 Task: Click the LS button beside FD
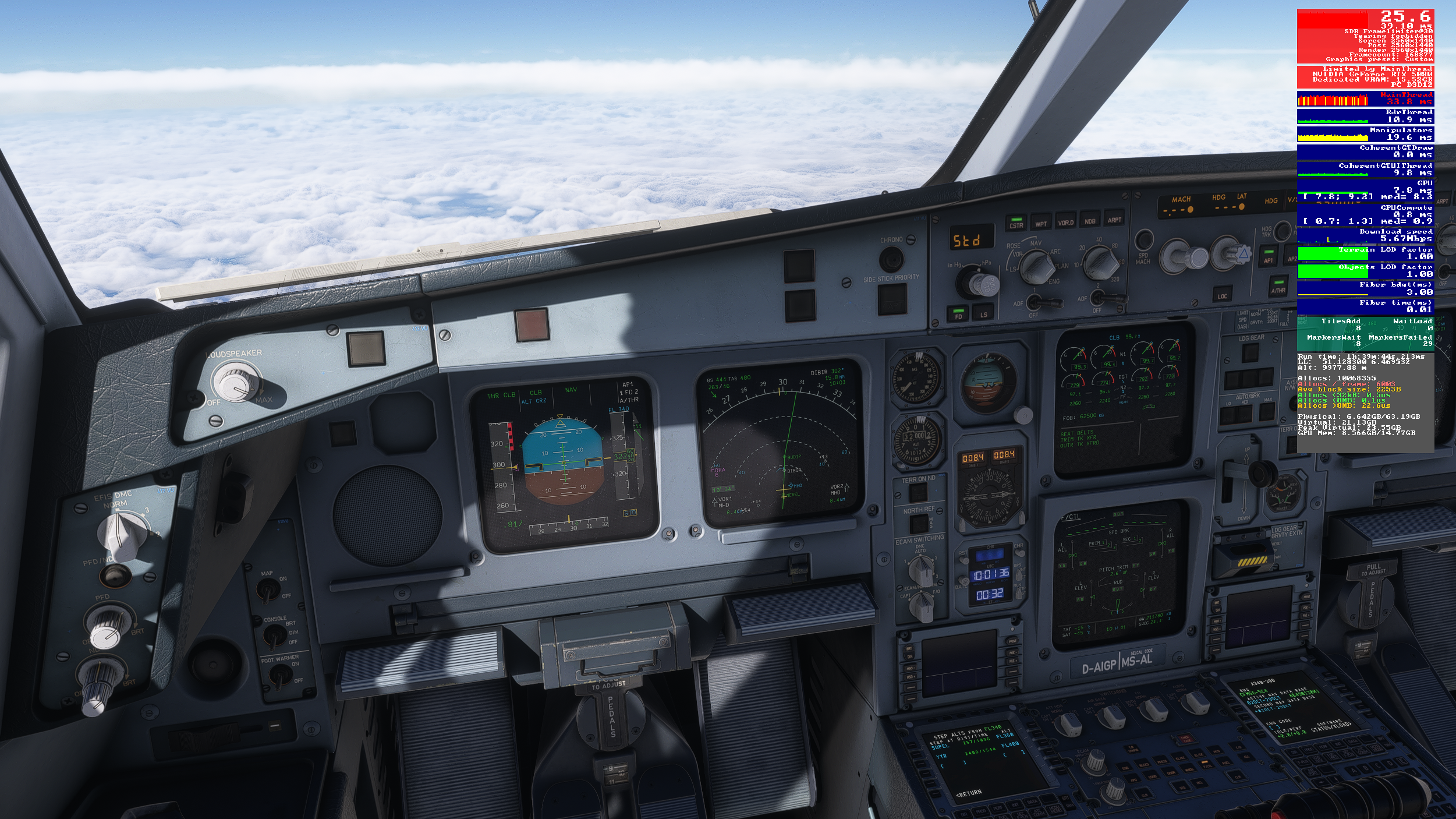point(984,313)
